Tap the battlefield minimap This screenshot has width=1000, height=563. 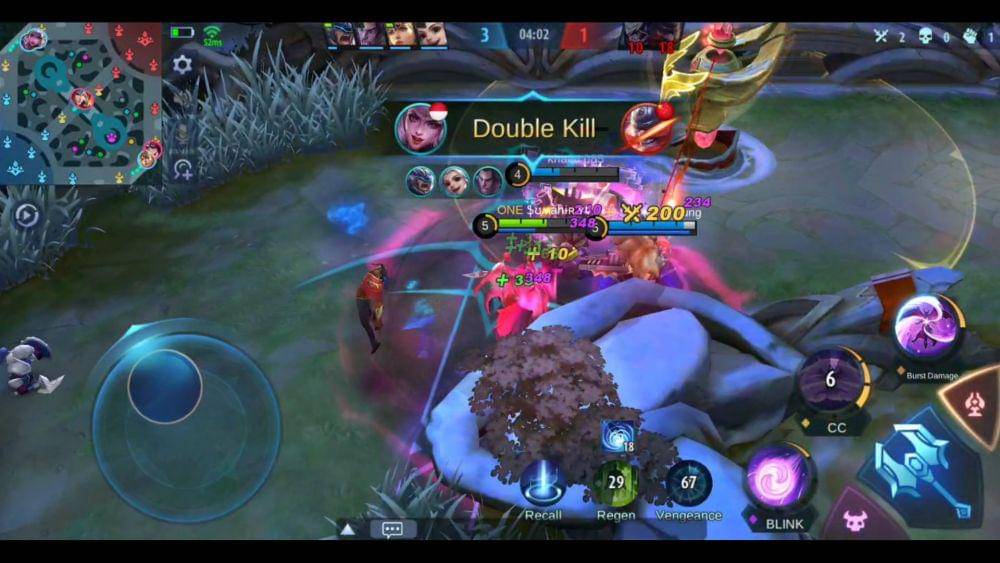tap(80, 103)
